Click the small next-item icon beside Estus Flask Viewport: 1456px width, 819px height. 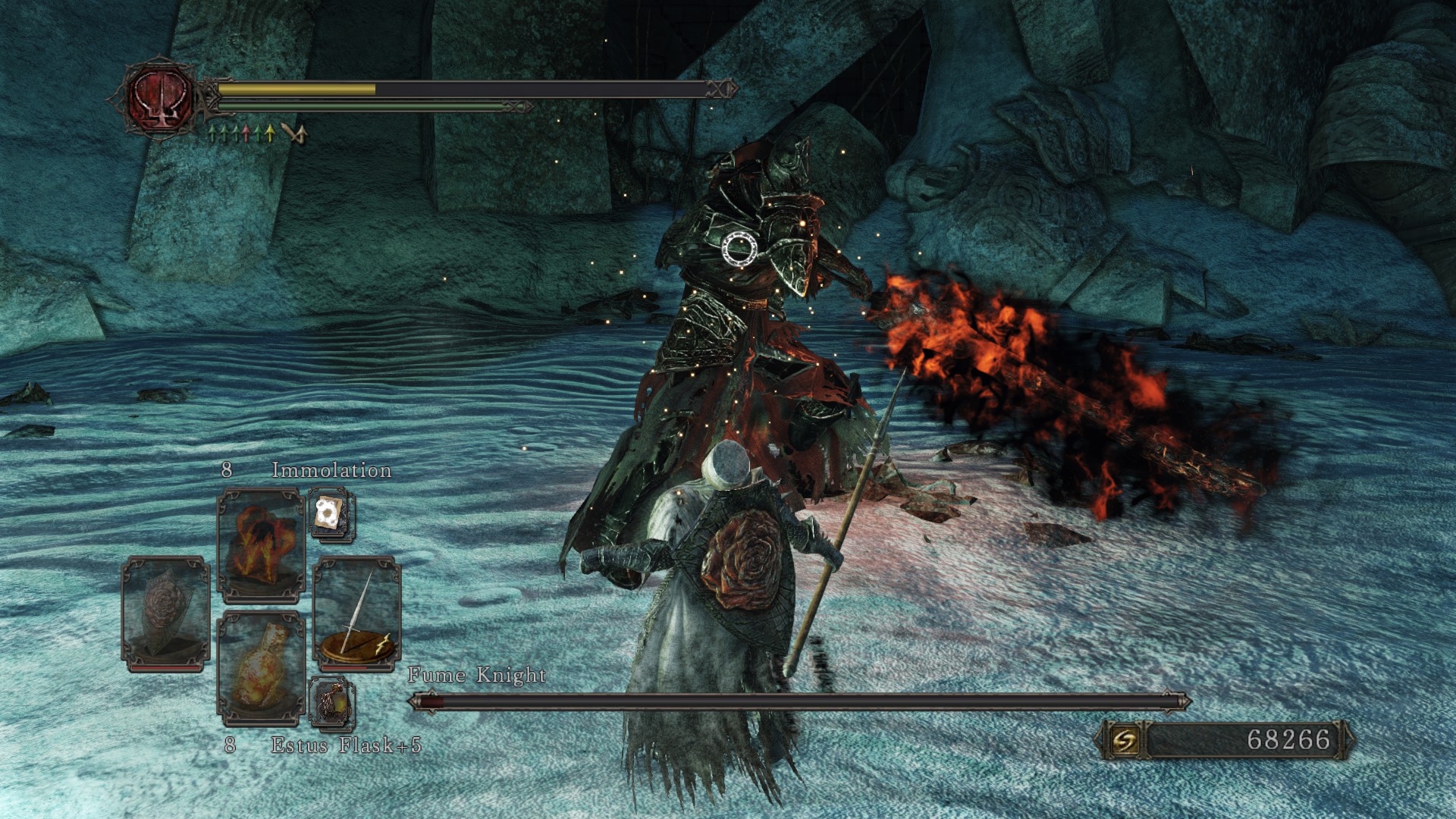[x=331, y=701]
